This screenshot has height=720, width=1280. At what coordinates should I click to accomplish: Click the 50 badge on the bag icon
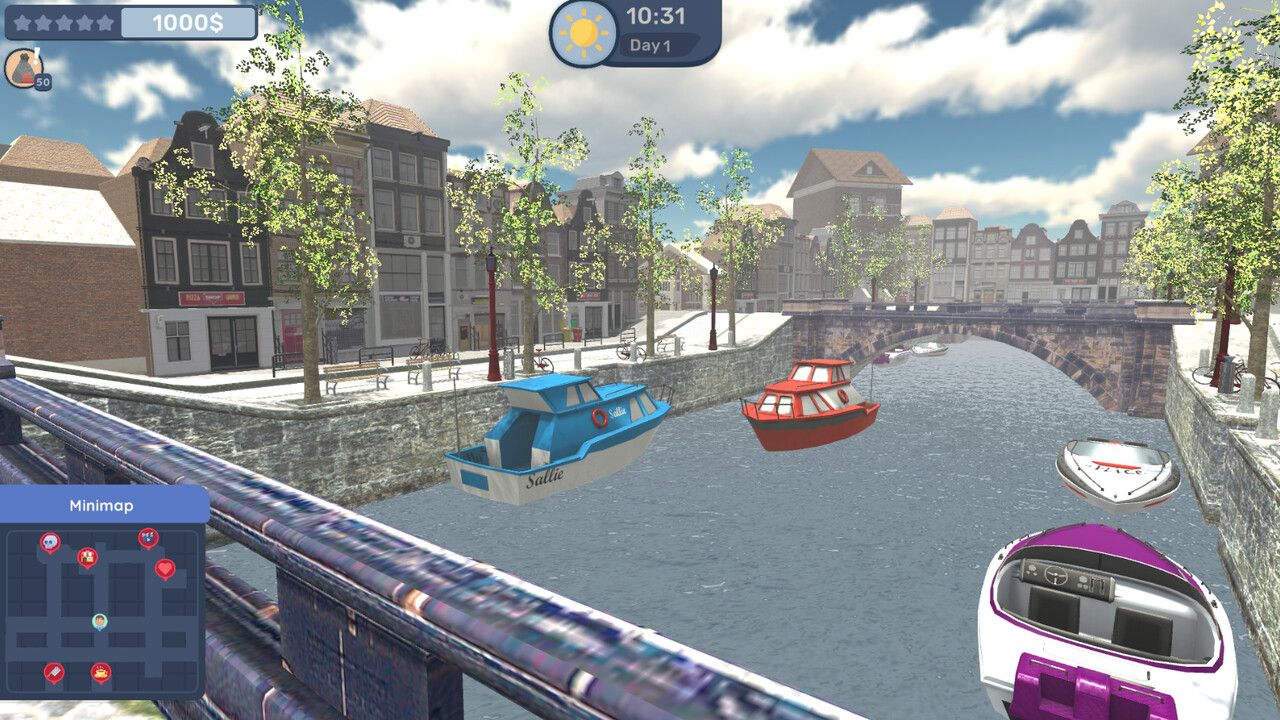(x=43, y=81)
